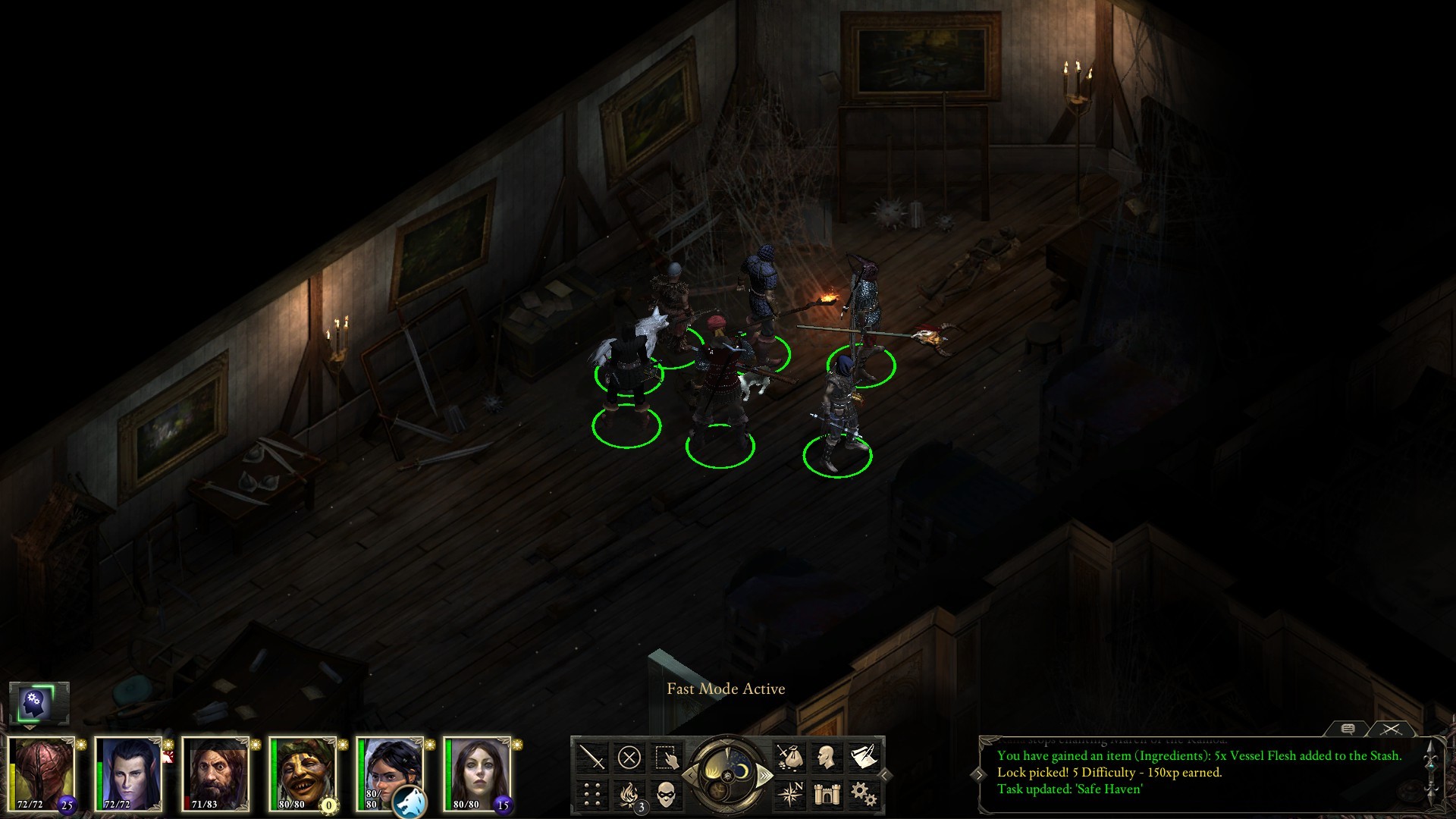Toggle stealth mode with the masked face
Viewport: 1456px width, 819px height.
tap(667, 794)
